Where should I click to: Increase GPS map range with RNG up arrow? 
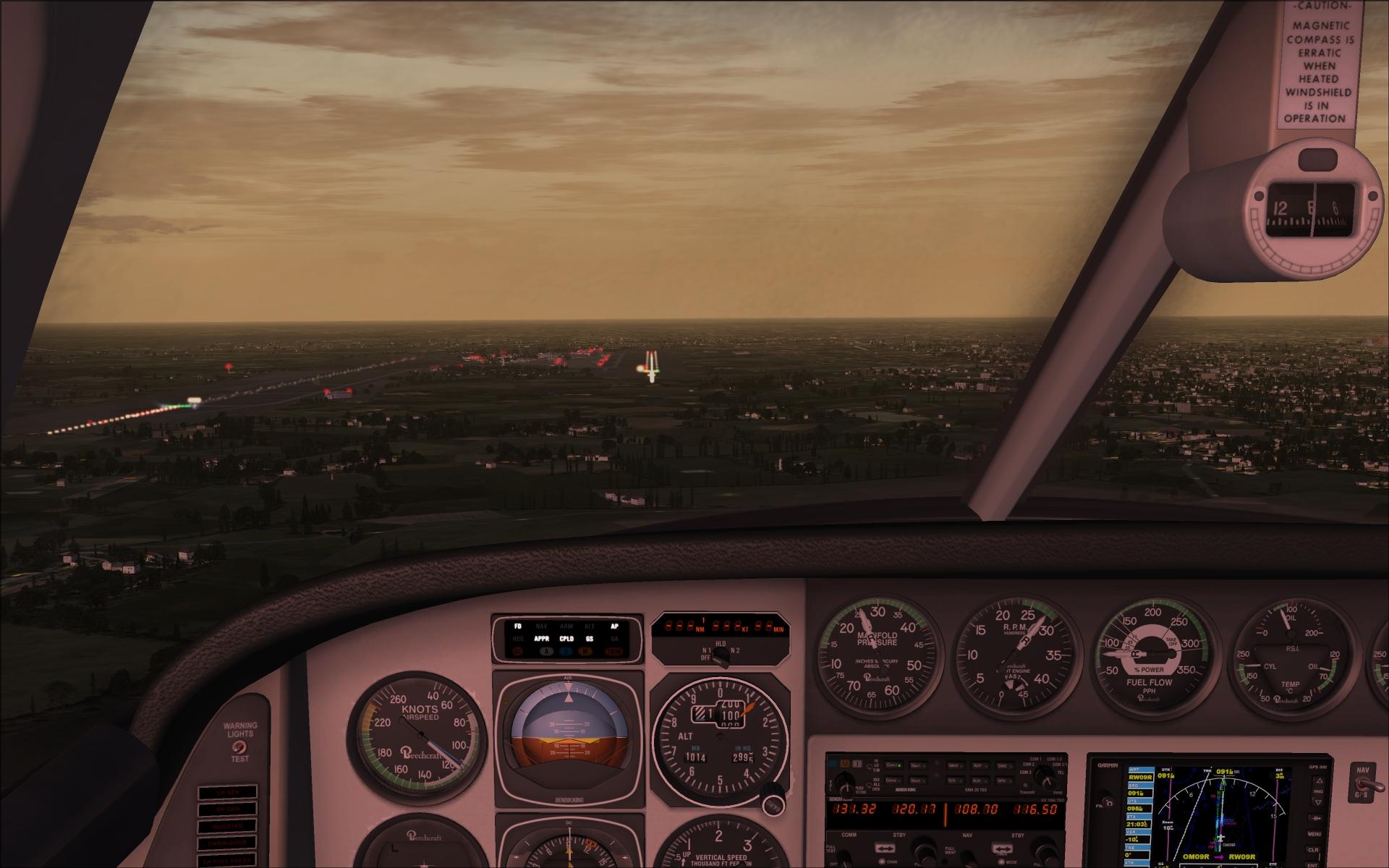[x=1317, y=782]
